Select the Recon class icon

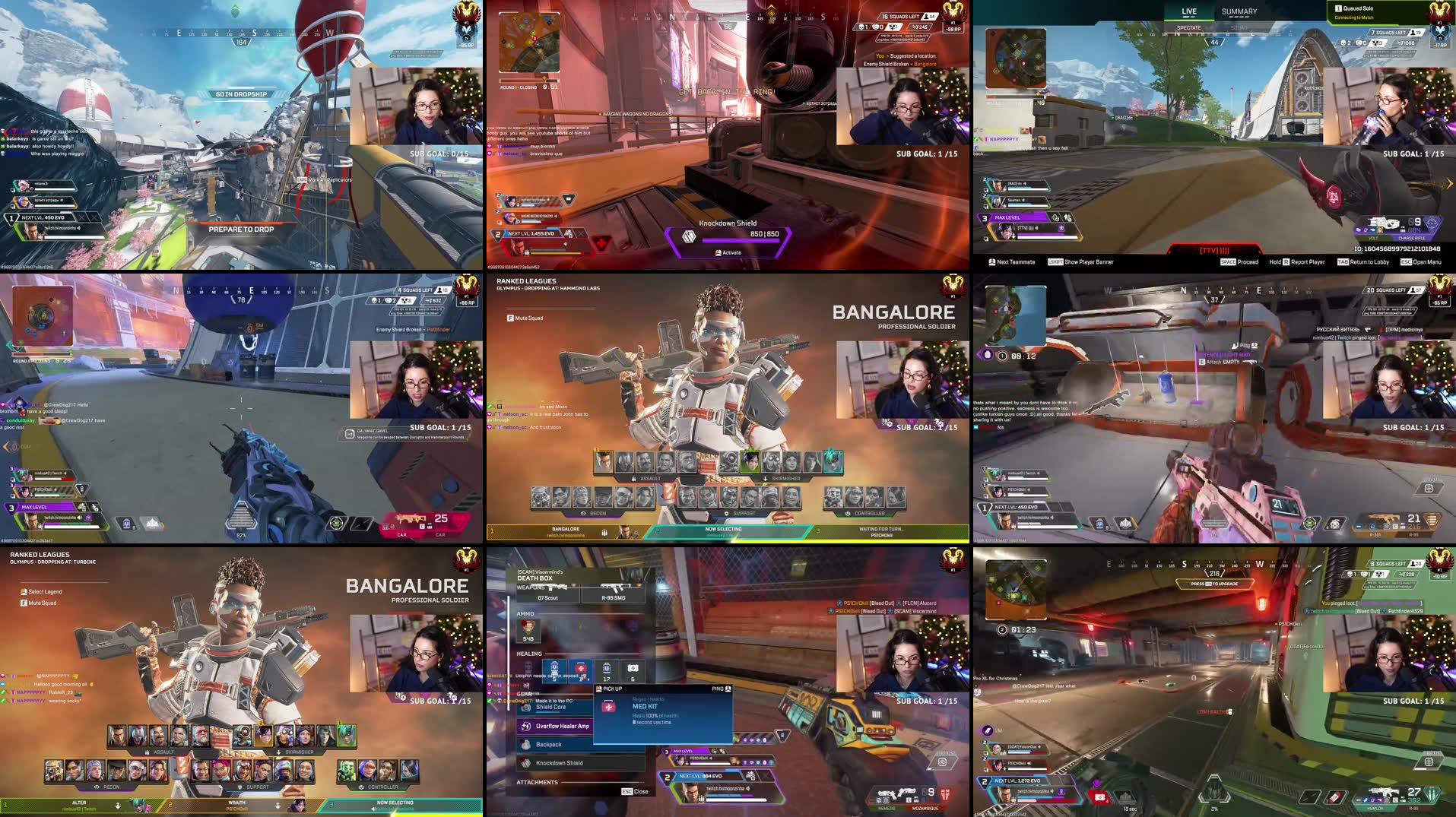point(584,513)
